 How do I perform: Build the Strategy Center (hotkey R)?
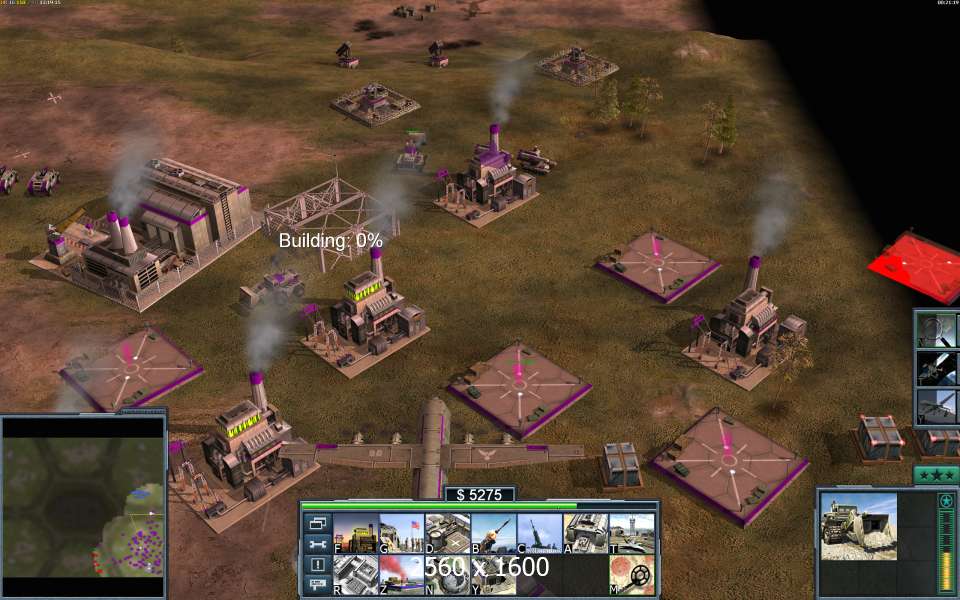354,574
